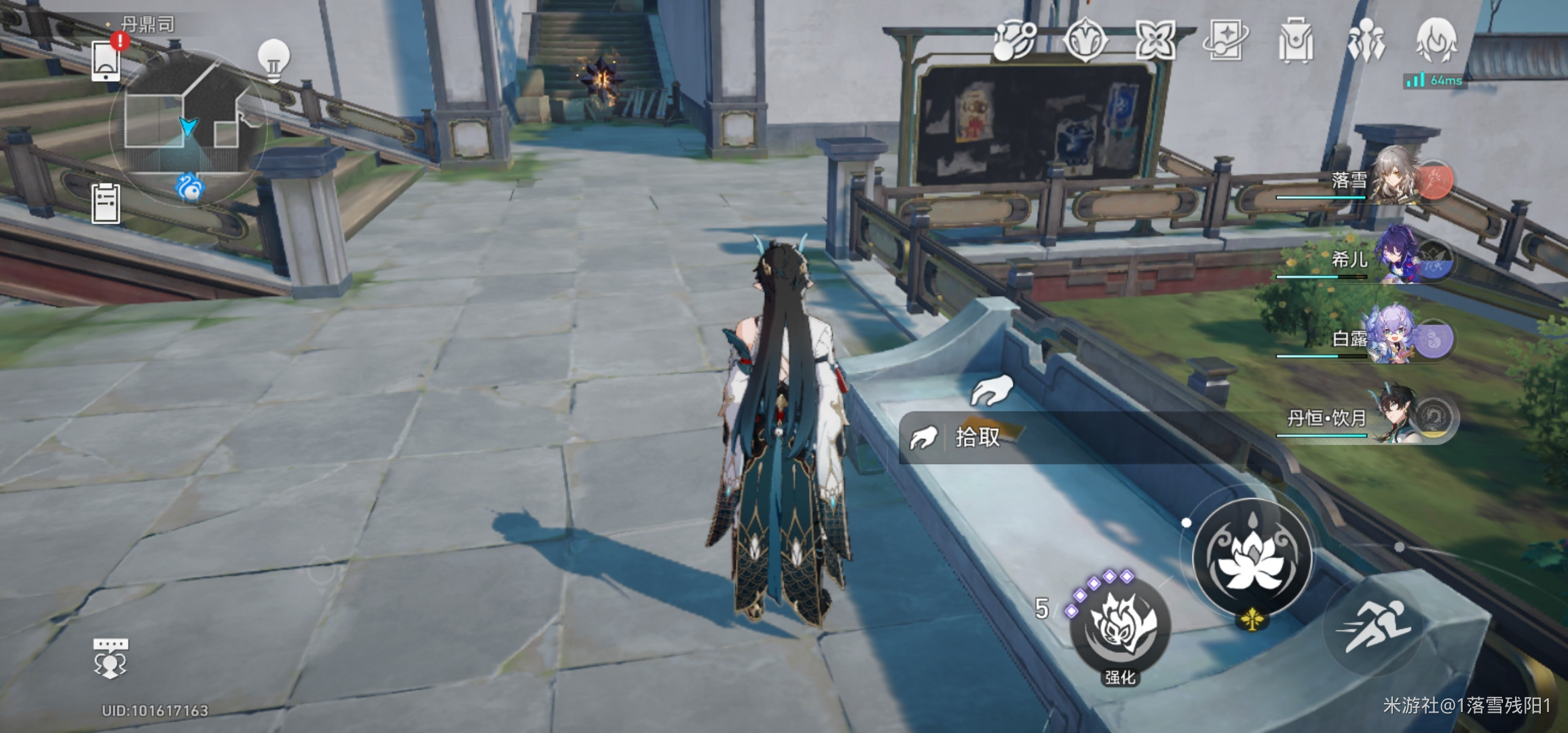Open the party lineup icon
The width and height of the screenshot is (1568, 733).
point(1366,39)
